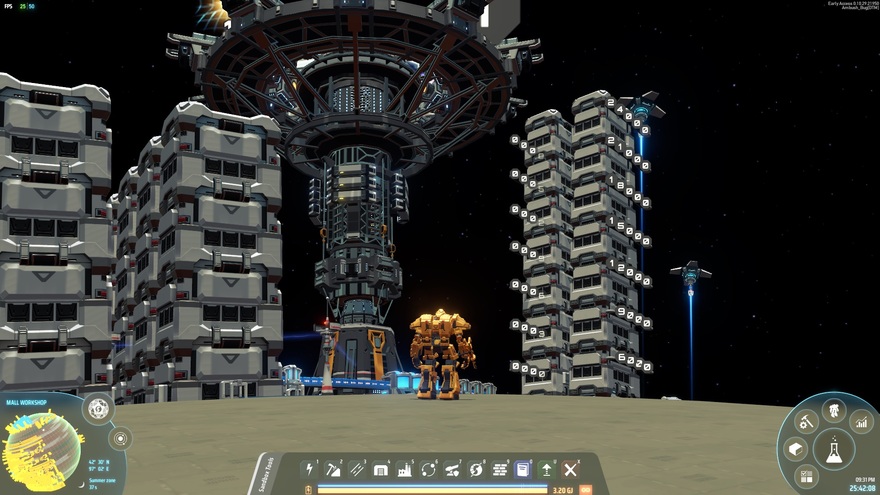Open the conveyor belt build category
This screenshot has height=495, width=880.
358,469
